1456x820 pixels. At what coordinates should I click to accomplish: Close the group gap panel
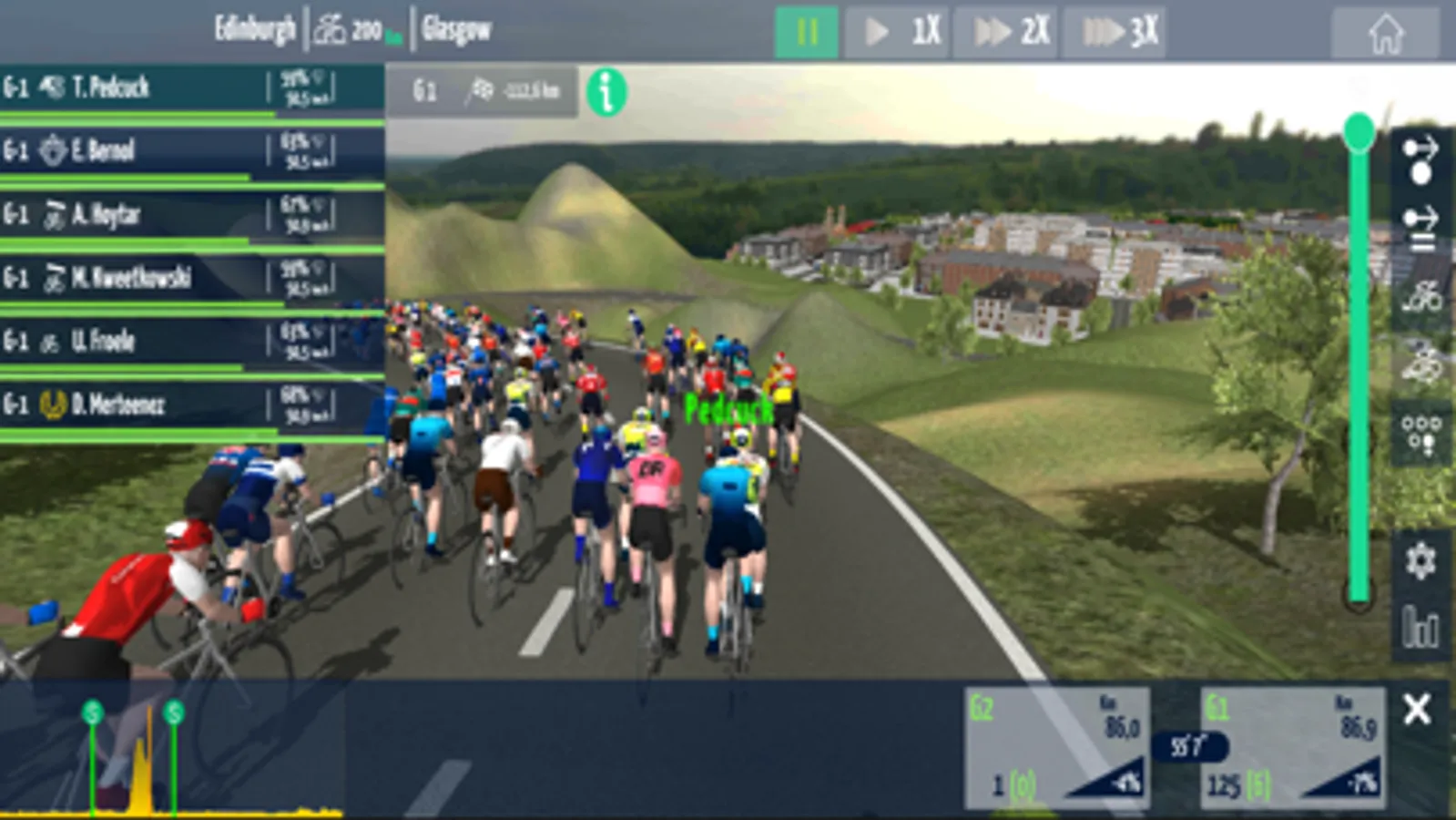pos(1417,709)
